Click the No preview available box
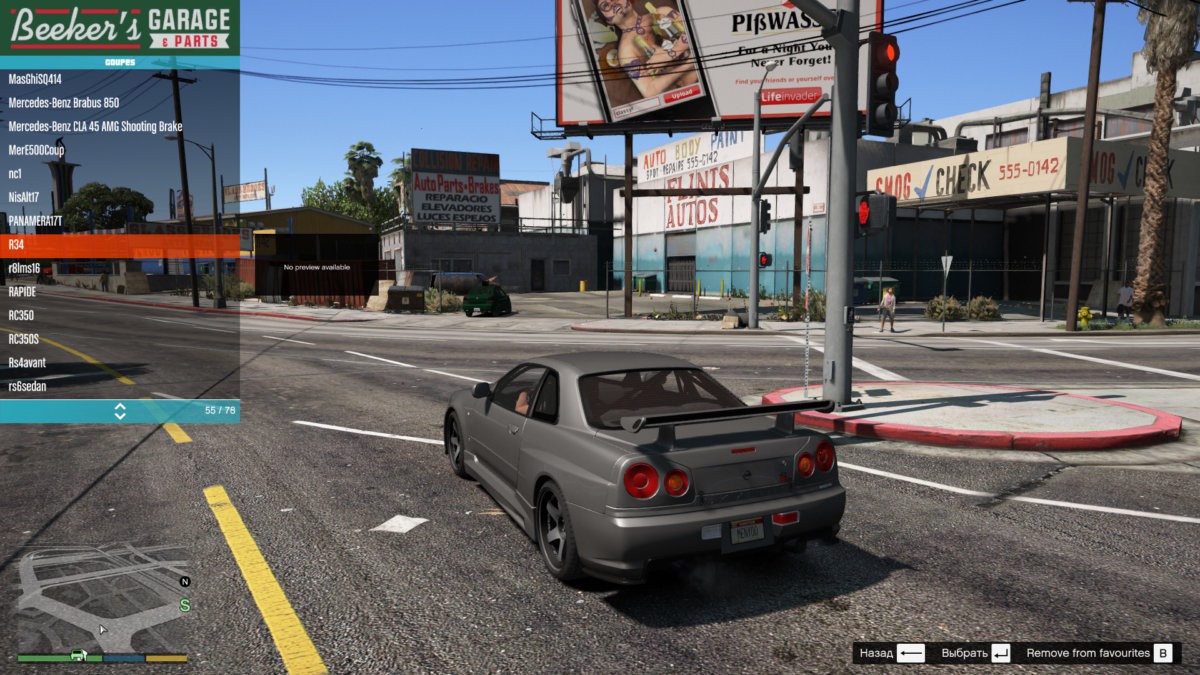 [317, 268]
